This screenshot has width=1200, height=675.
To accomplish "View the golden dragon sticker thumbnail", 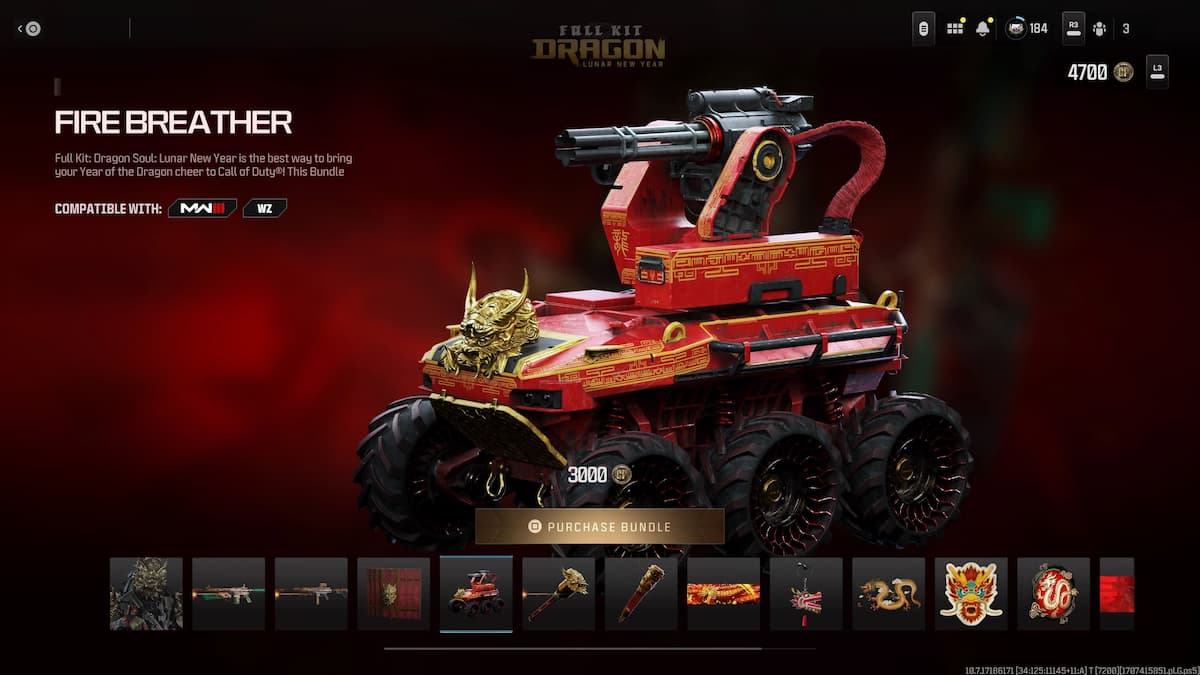I will click(888, 593).
